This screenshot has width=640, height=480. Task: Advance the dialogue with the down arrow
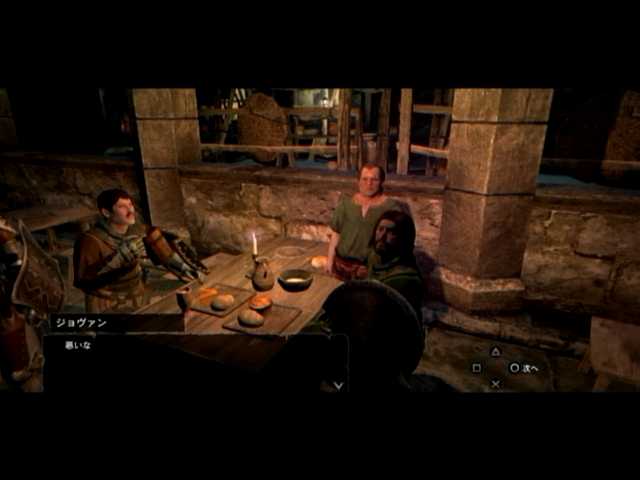(338, 384)
